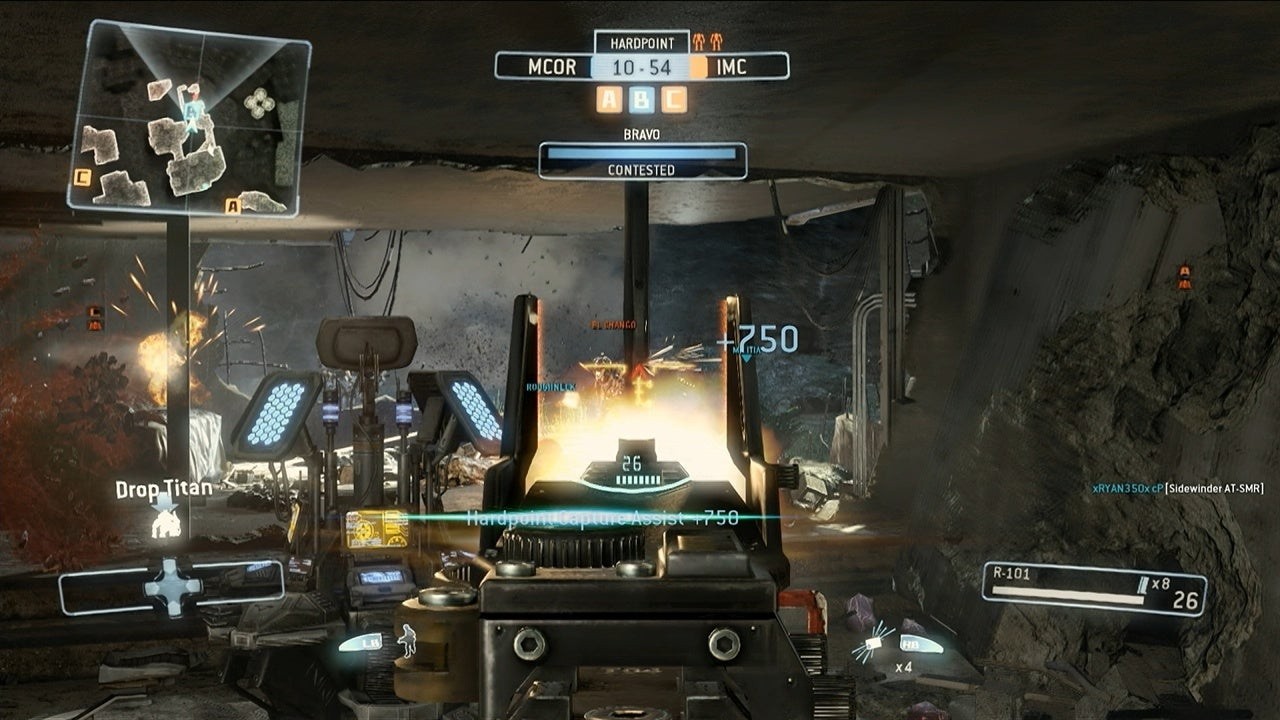Click the Titan shield icon on the minimap
The height and width of the screenshot is (720, 1280).
(260, 101)
